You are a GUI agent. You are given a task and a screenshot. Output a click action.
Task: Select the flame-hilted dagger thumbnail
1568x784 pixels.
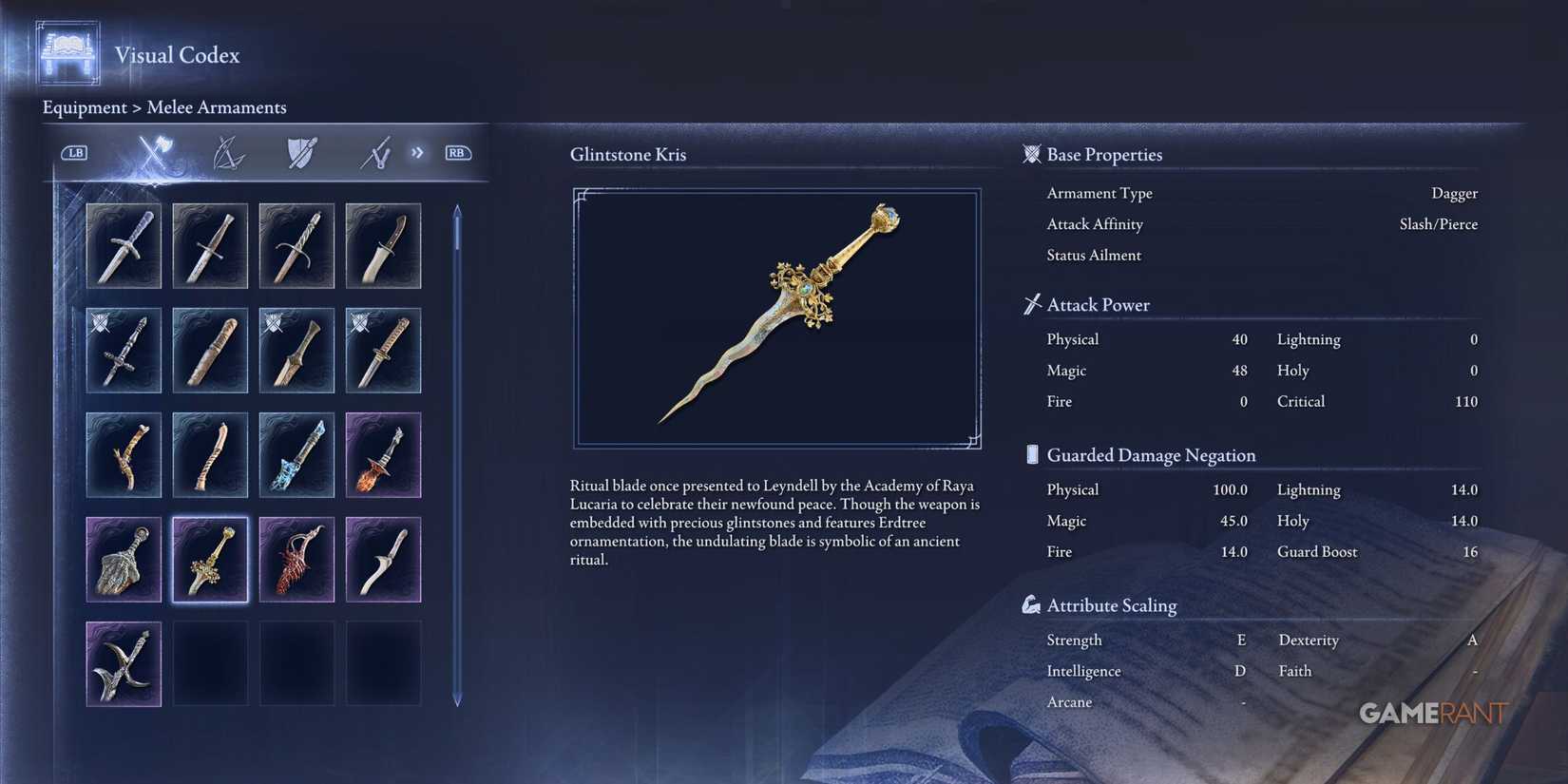[x=383, y=454]
